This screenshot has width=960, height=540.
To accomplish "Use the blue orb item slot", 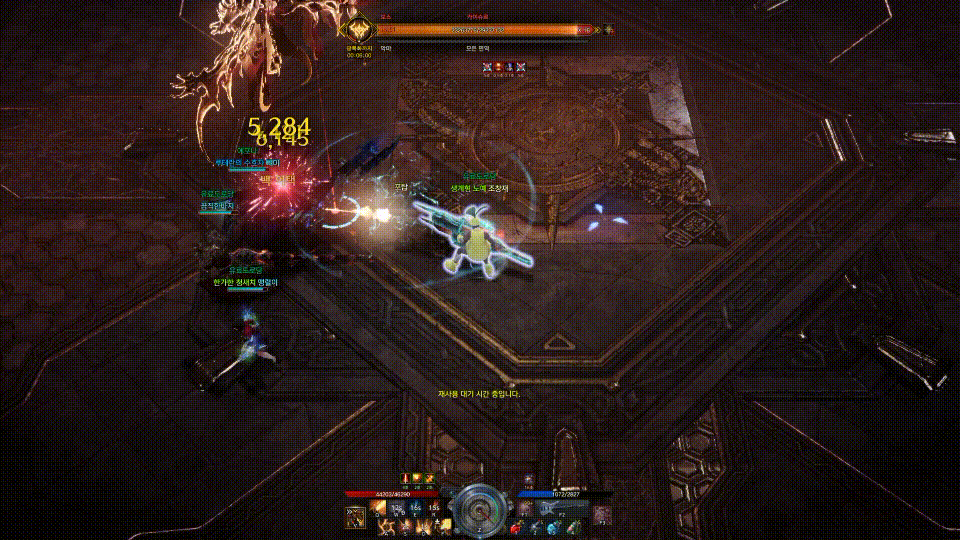I will (x=553, y=527).
